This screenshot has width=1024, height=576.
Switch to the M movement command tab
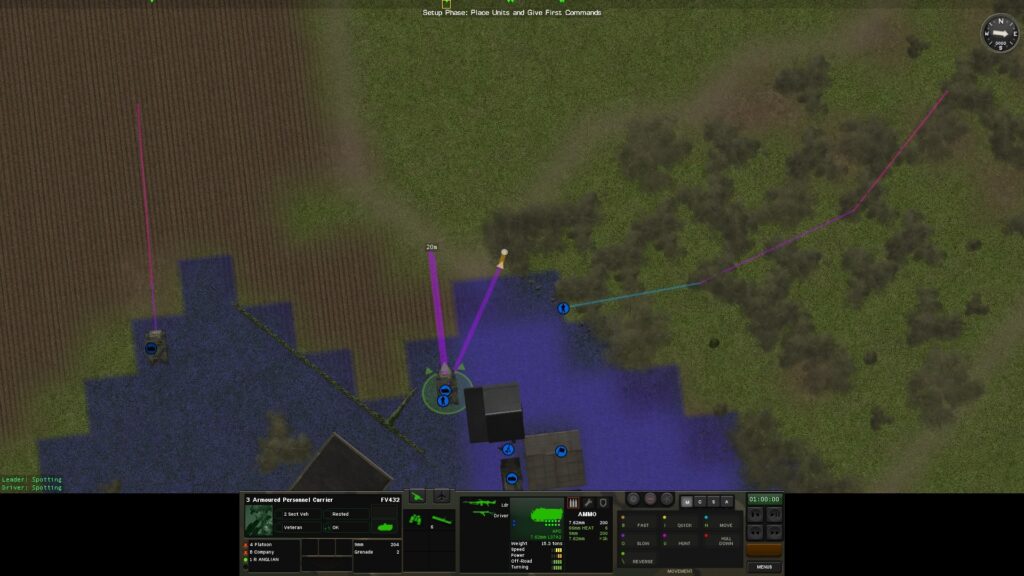coord(686,501)
